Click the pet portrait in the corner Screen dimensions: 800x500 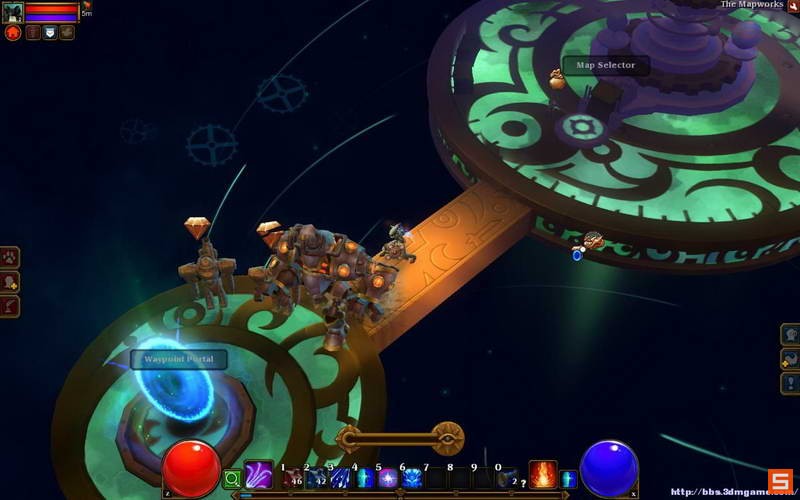(13, 12)
